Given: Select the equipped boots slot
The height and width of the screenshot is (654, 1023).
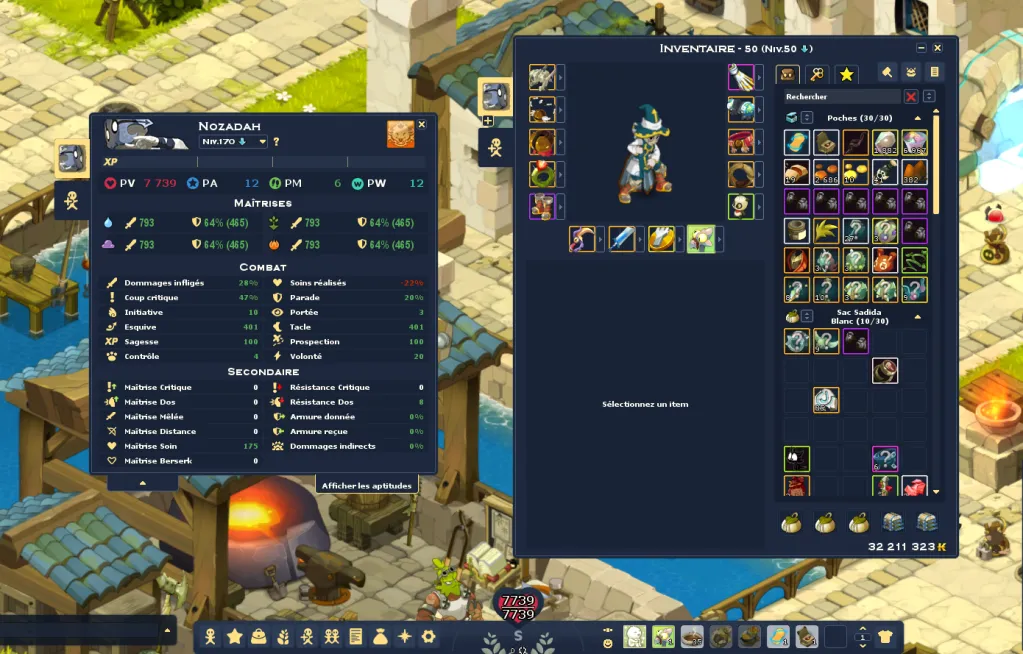Looking at the screenshot, I should tap(542, 206).
